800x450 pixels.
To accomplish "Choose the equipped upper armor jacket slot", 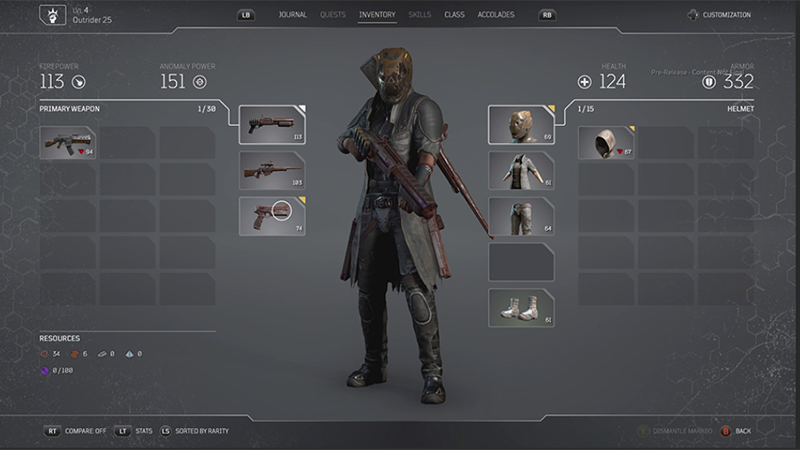I will click(x=520, y=170).
